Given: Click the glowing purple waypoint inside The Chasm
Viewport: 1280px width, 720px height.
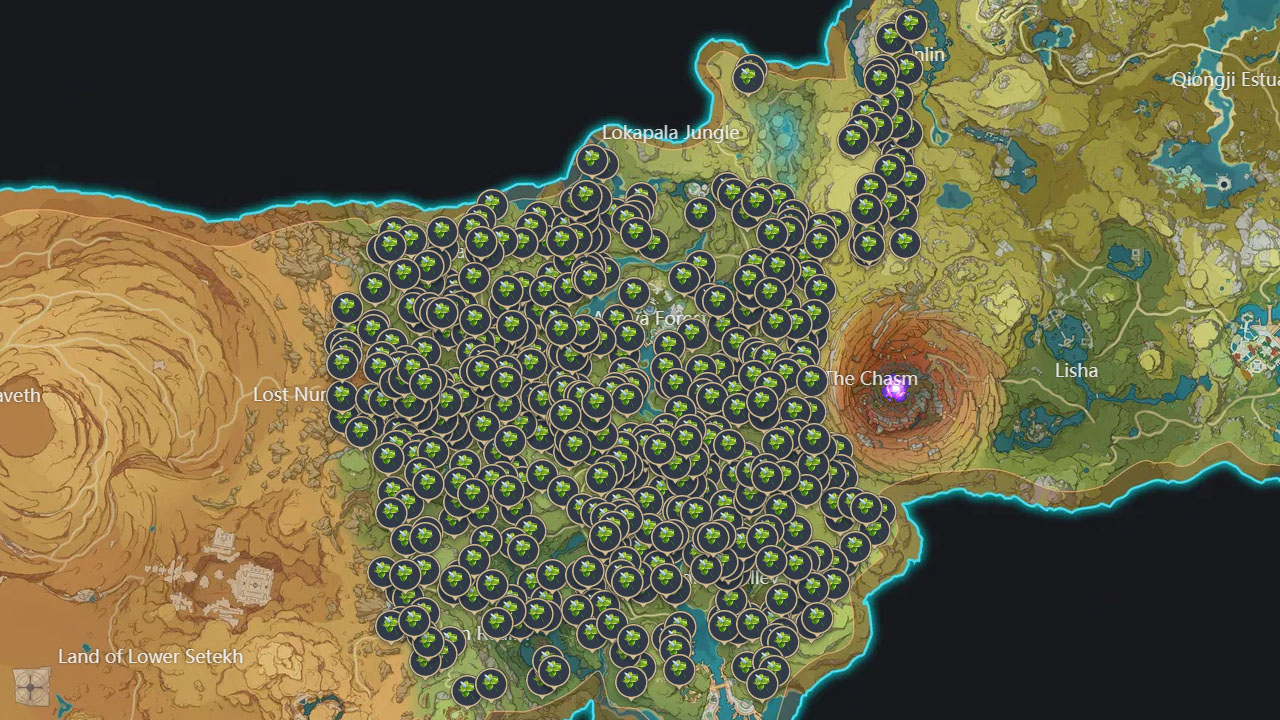Looking at the screenshot, I should pyautogui.click(x=895, y=391).
